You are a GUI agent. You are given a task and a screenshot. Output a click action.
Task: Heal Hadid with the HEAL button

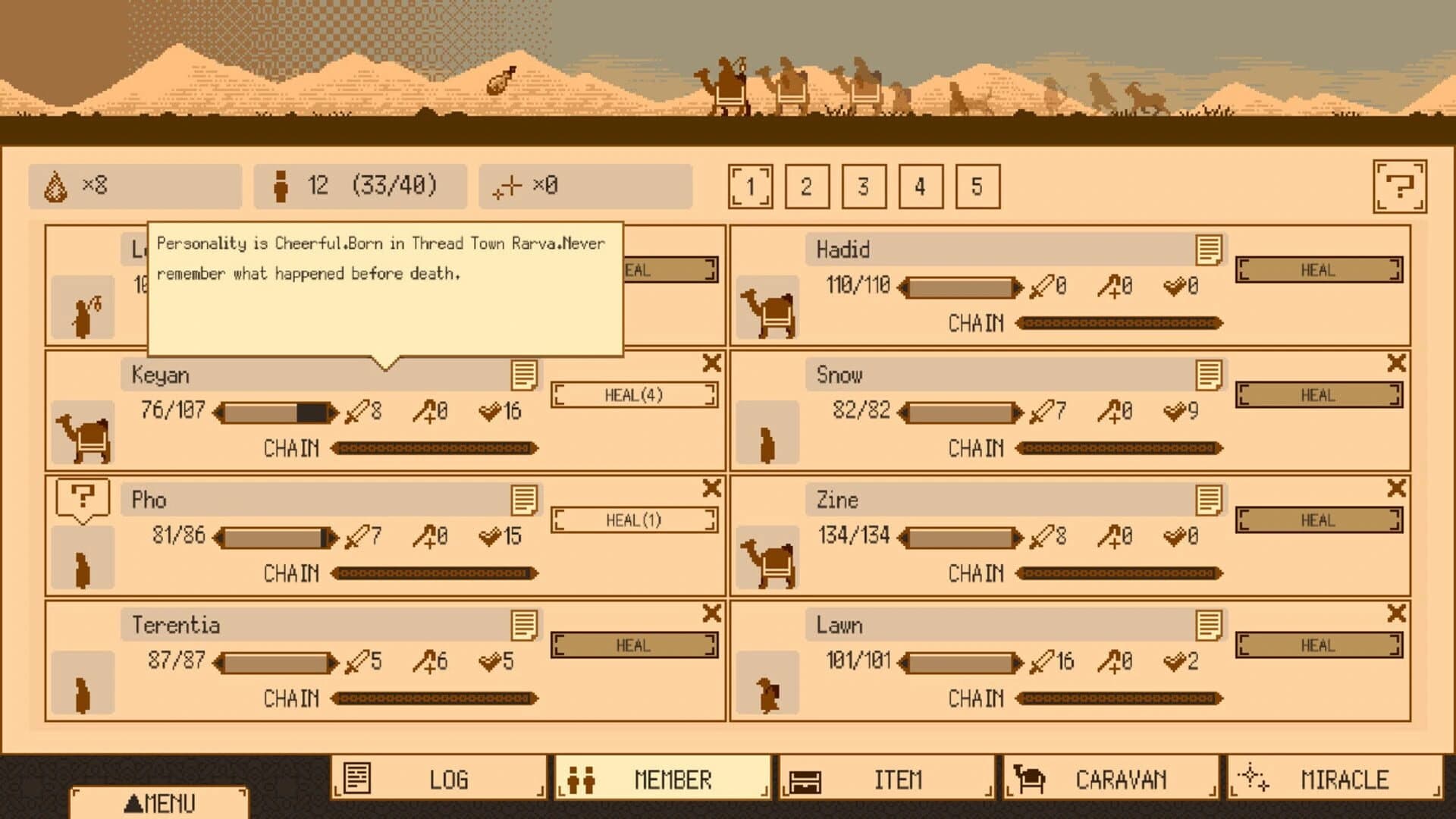(x=1319, y=270)
